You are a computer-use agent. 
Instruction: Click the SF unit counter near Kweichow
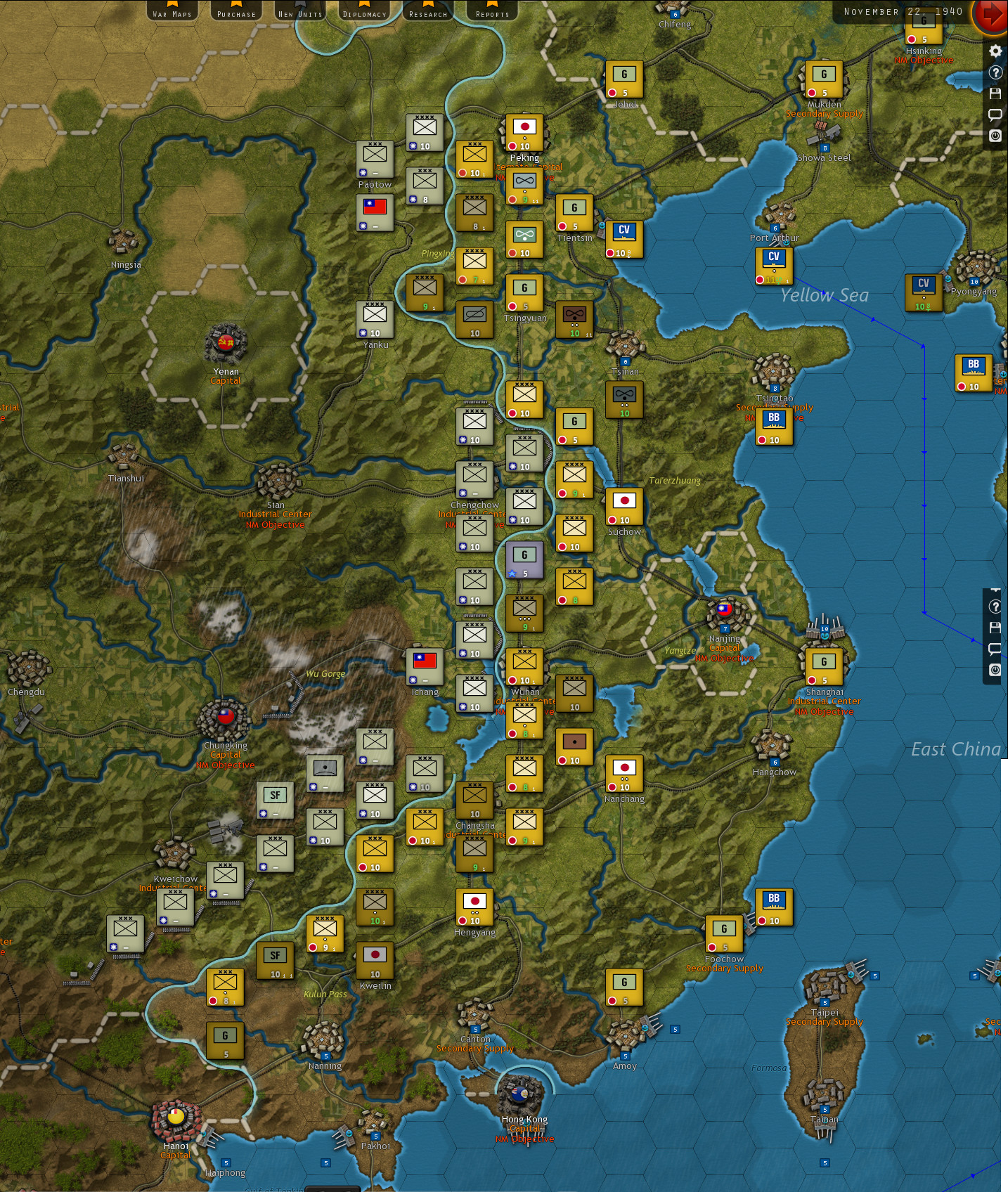pos(275,799)
